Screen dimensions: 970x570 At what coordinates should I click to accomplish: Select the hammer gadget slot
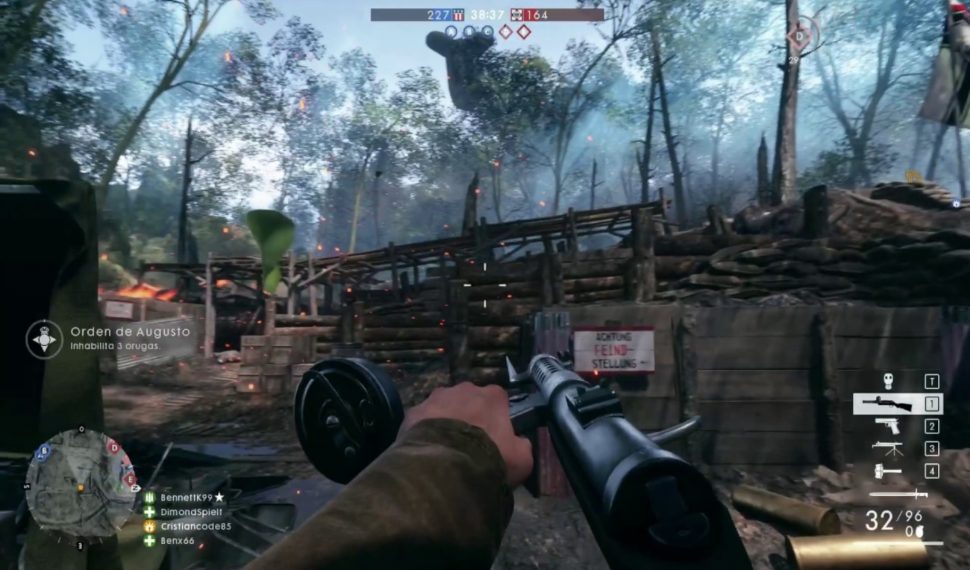(x=887, y=471)
